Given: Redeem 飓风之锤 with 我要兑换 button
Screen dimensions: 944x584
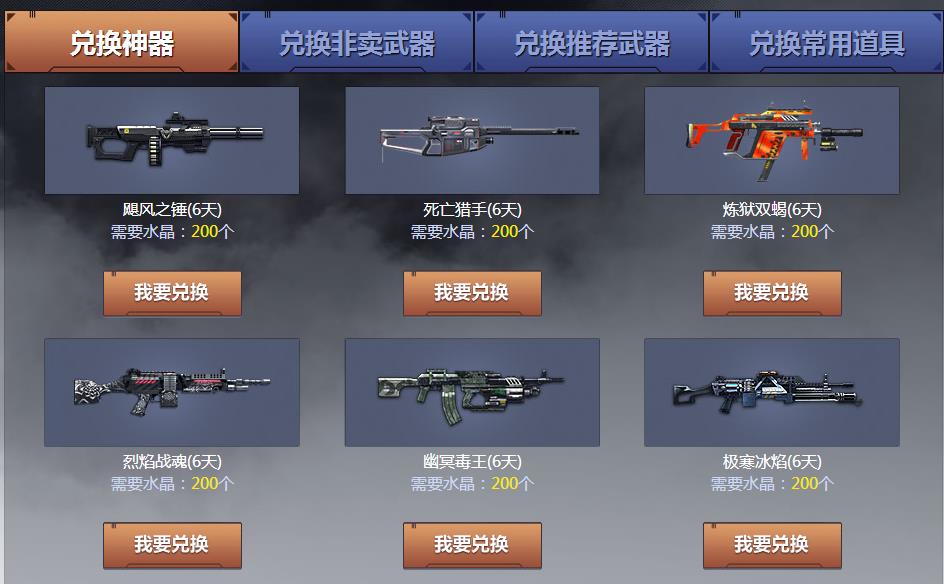Looking at the screenshot, I should tap(172, 292).
